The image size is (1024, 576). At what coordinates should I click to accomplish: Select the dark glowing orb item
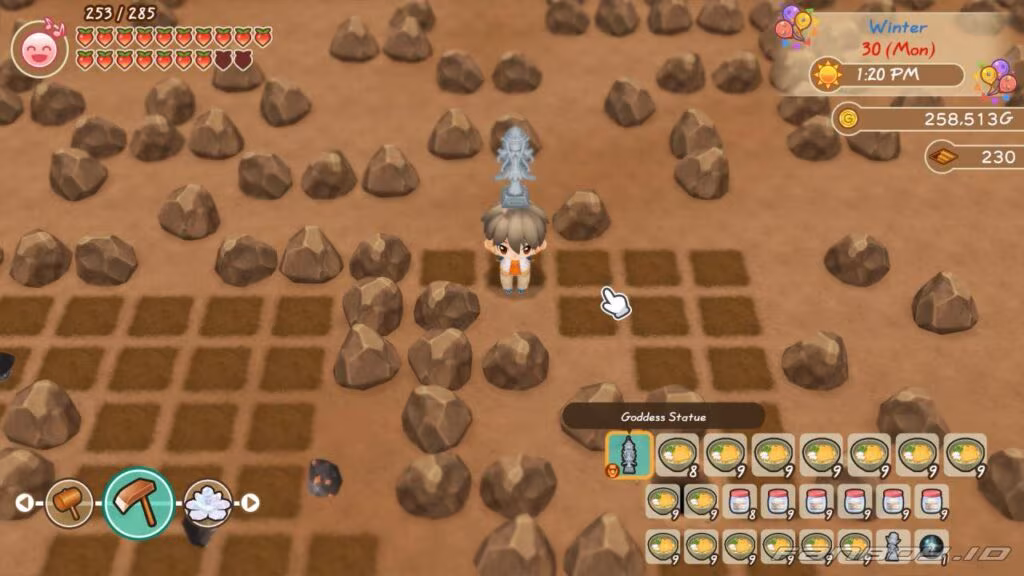point(931,546)
